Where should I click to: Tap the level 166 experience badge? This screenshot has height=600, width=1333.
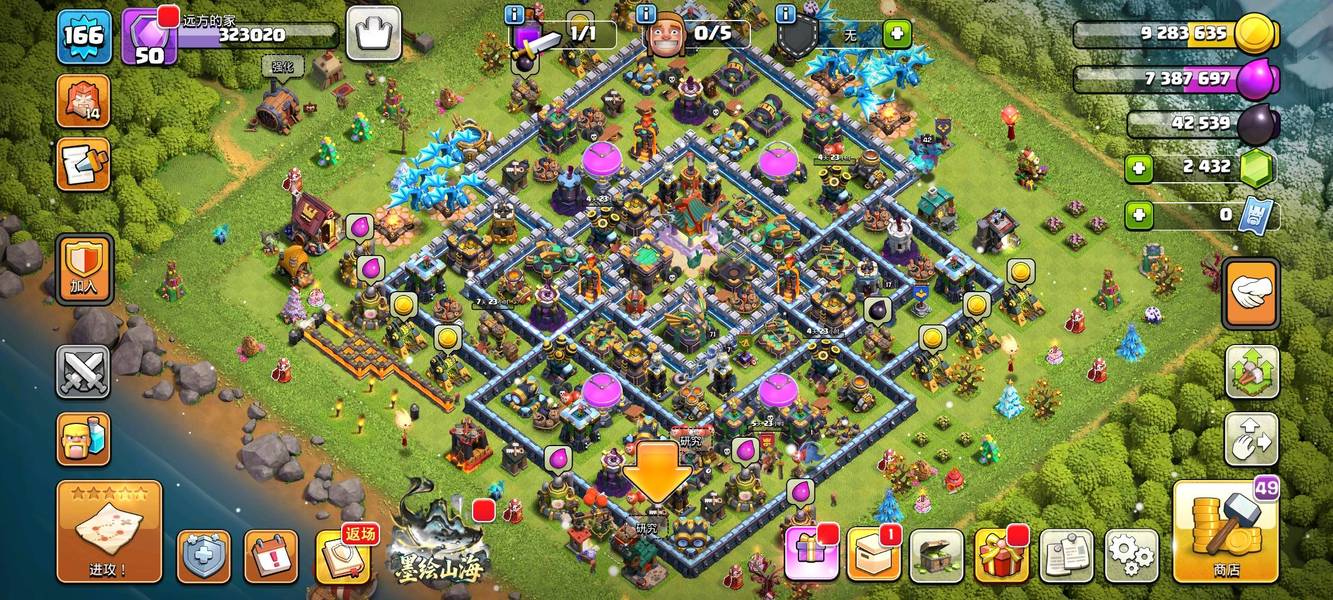(x=83, y=37)
